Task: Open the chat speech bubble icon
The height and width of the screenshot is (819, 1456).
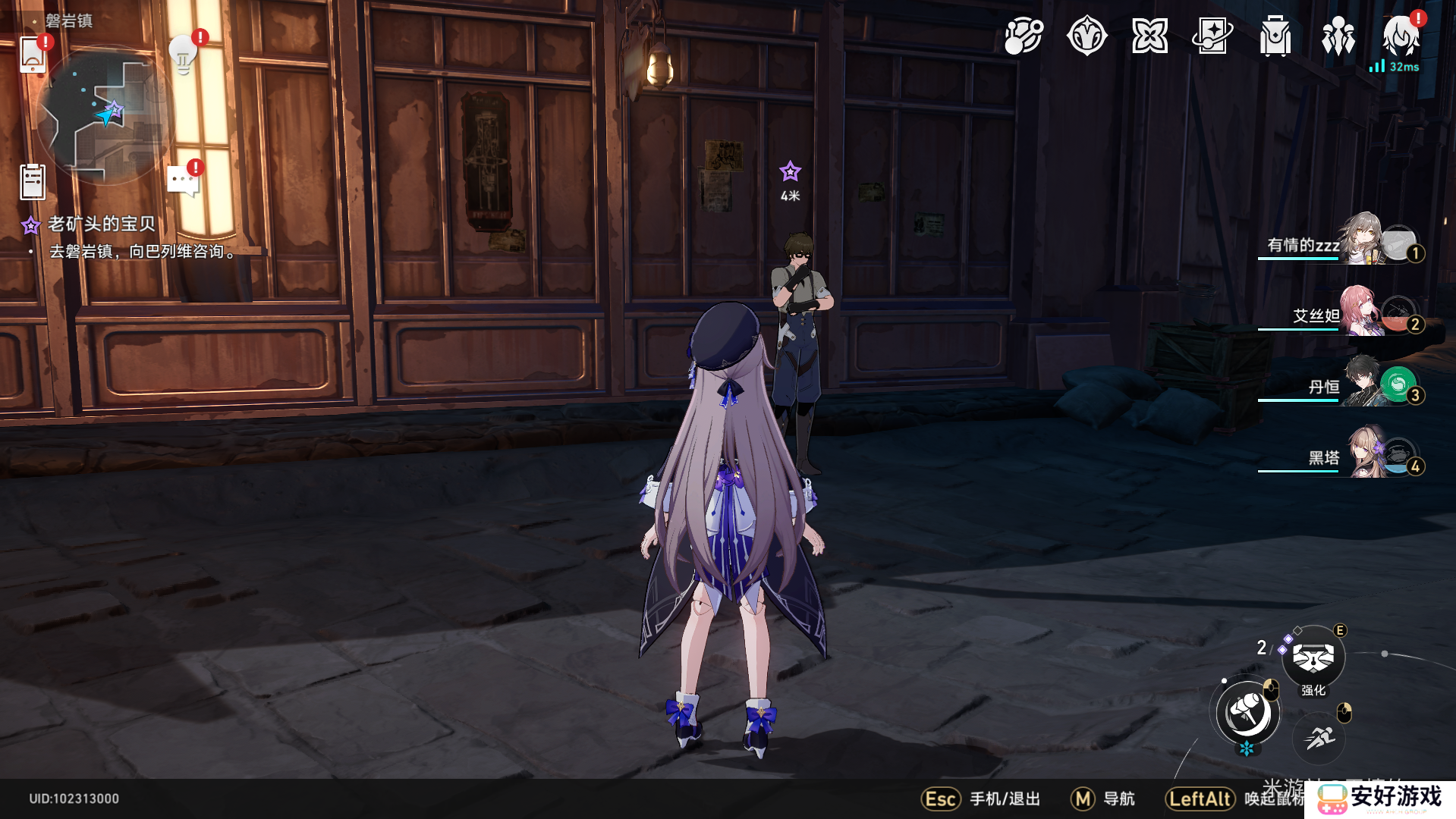Action: [183, 181]
